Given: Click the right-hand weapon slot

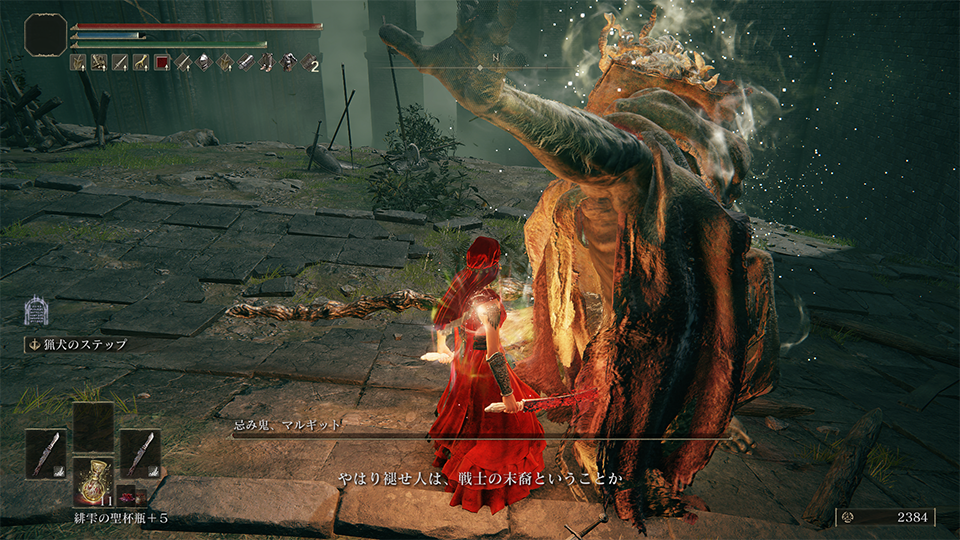Looking at the screenshot, I should (140, 453).
